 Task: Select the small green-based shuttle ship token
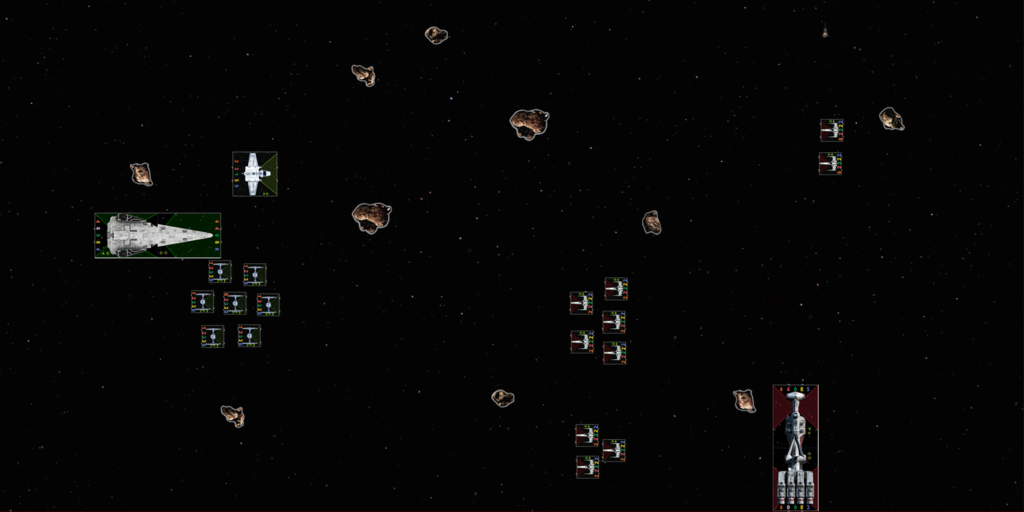click(x=254, y=173)
